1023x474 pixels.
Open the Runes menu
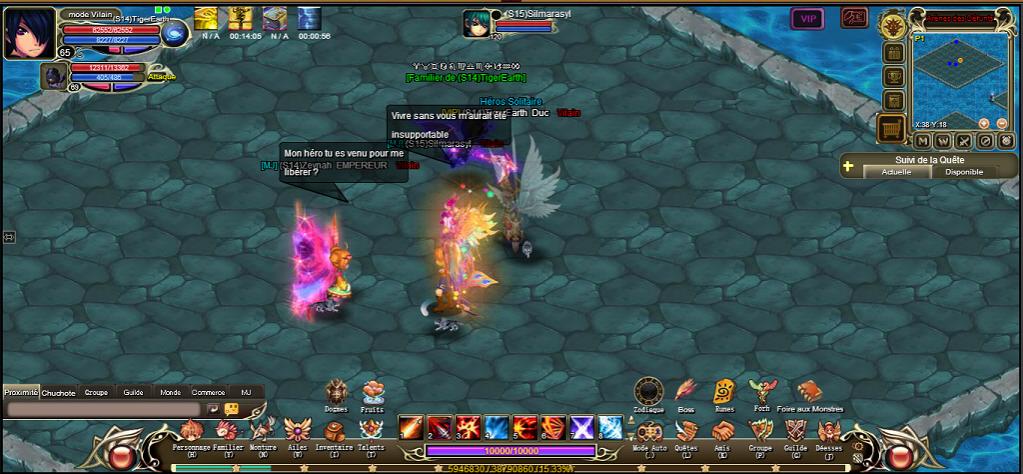tap(724, 391)
